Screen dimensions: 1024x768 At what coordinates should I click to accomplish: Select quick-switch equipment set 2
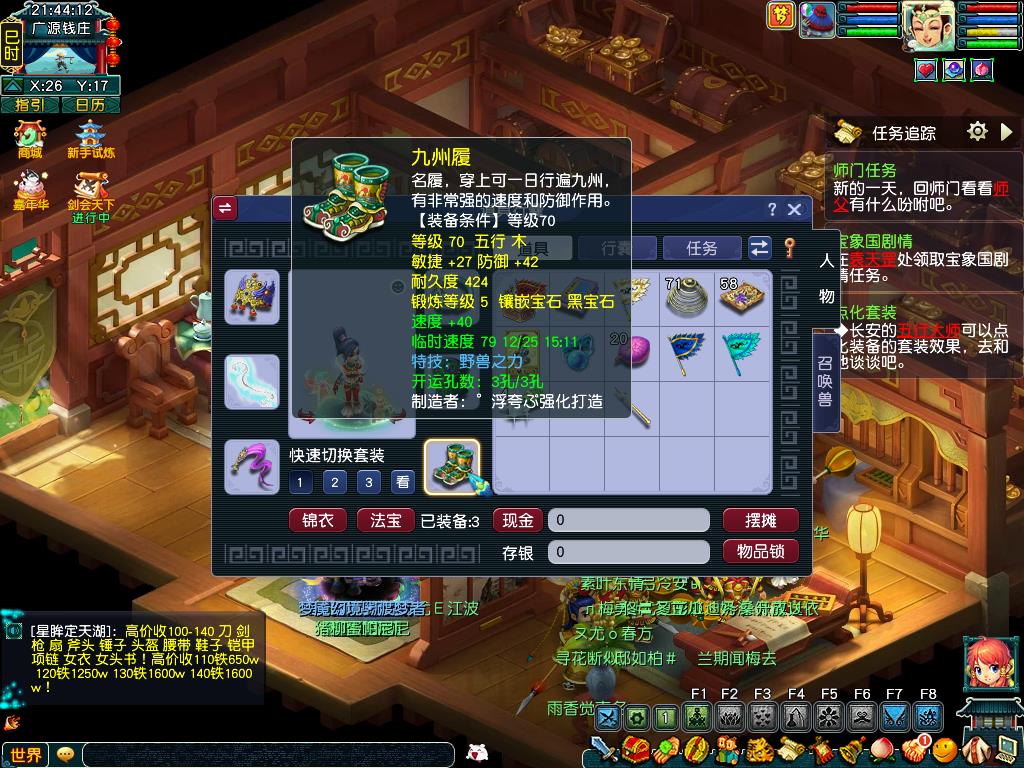point(335,483)
